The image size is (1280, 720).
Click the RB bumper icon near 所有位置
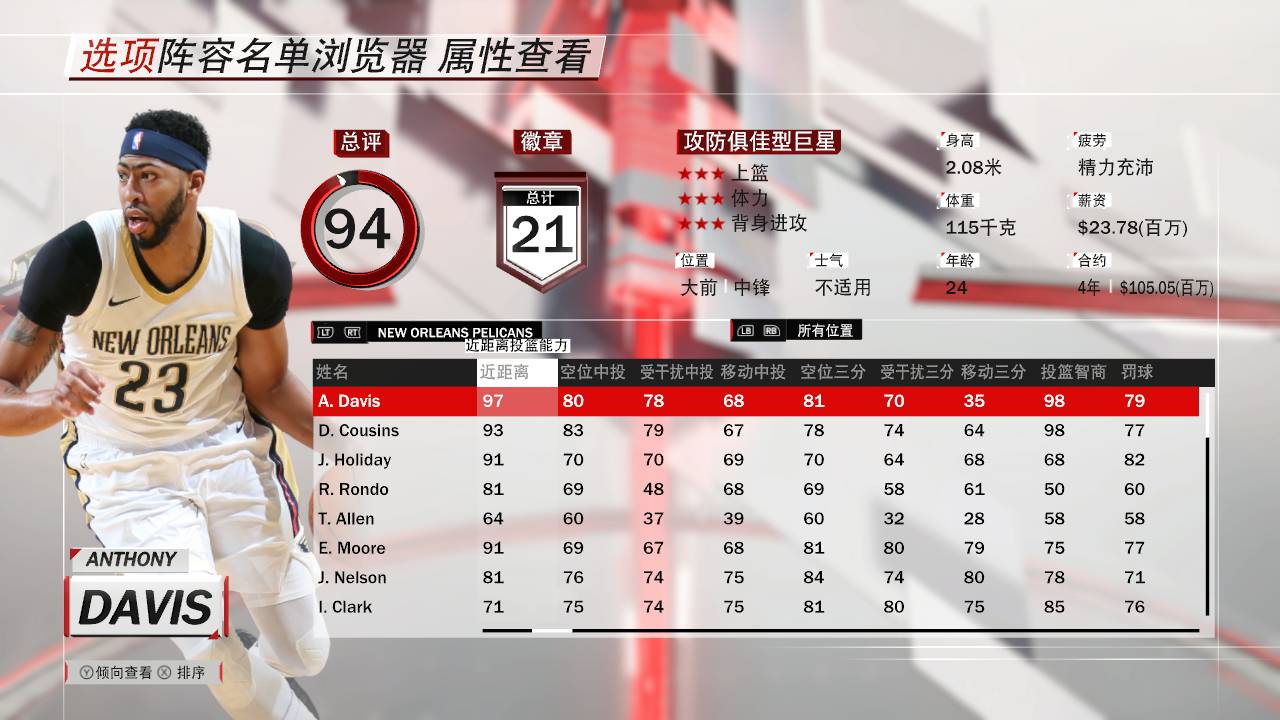[773, 330]
